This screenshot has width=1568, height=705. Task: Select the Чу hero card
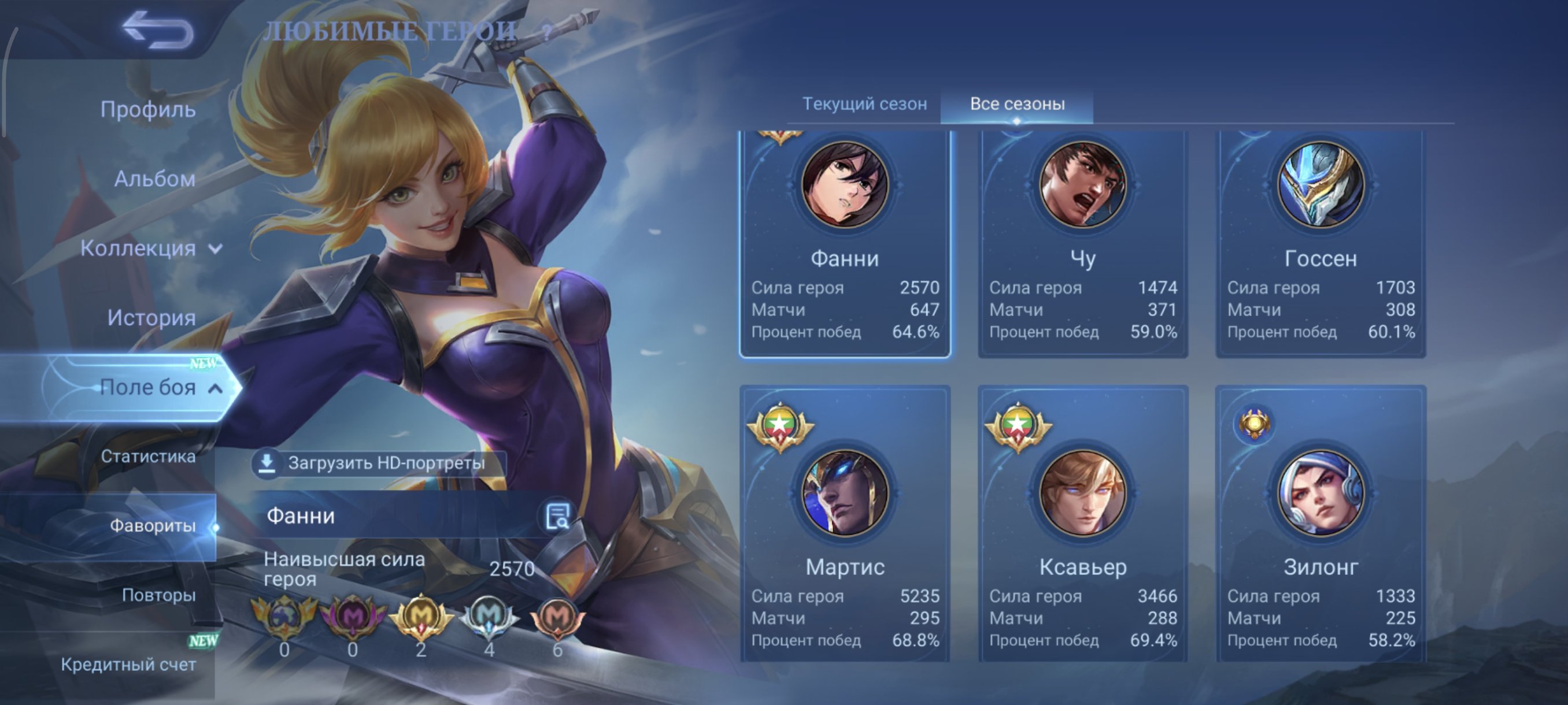1083,243
